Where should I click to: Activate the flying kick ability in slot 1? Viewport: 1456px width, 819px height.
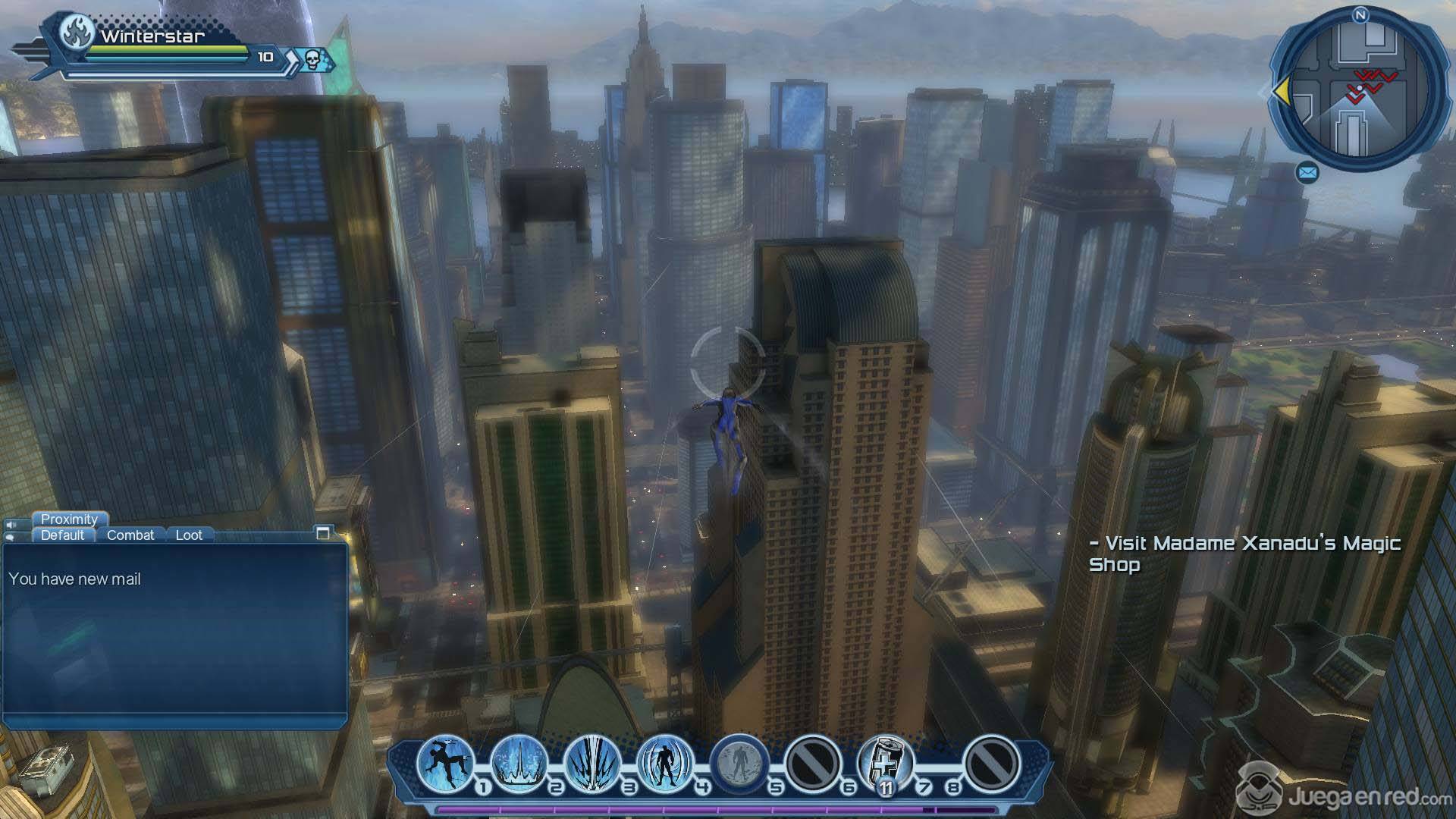(445, 762)
